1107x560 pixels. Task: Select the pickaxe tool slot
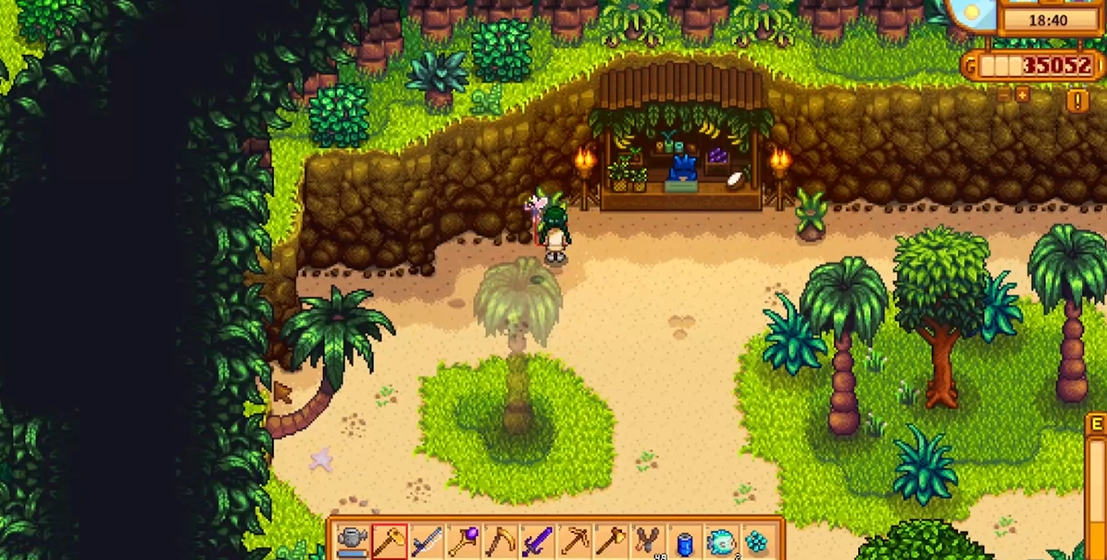574,542
